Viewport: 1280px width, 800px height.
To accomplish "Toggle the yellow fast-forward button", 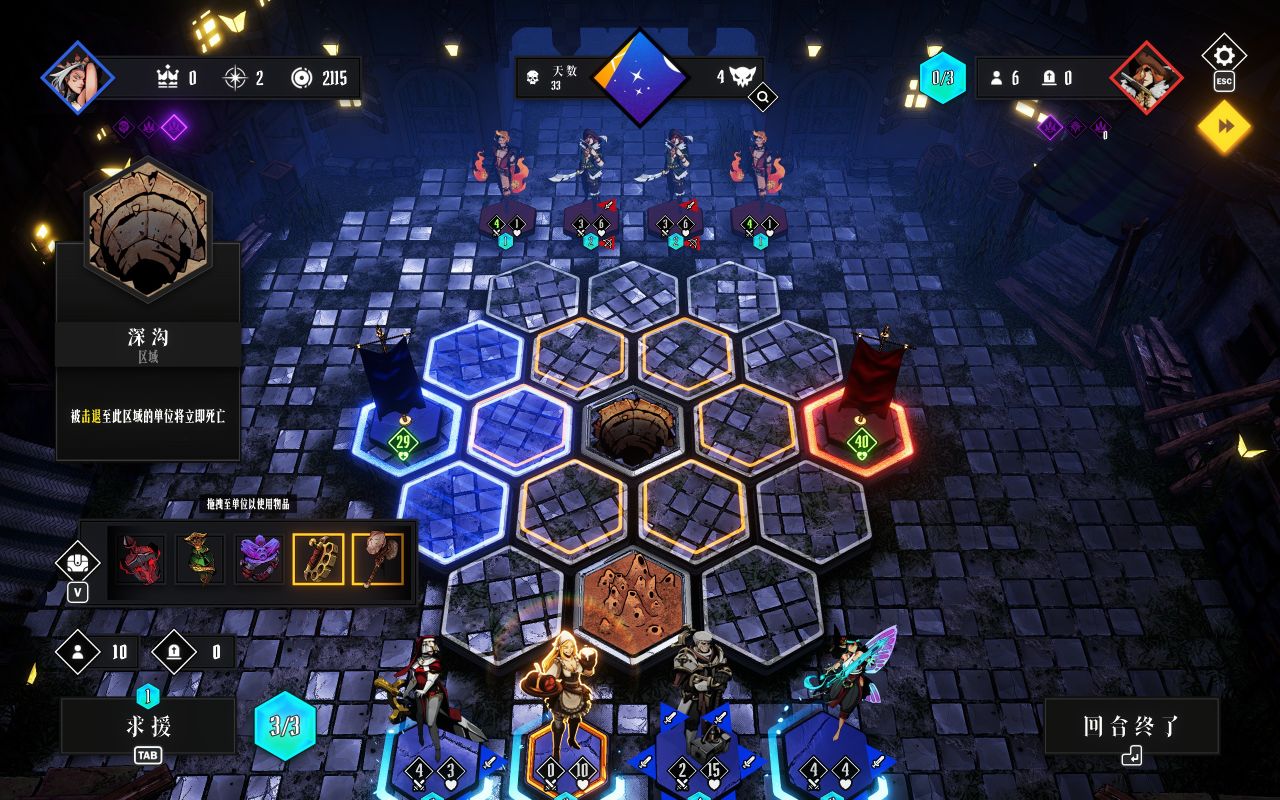I will click(1224, 127).
